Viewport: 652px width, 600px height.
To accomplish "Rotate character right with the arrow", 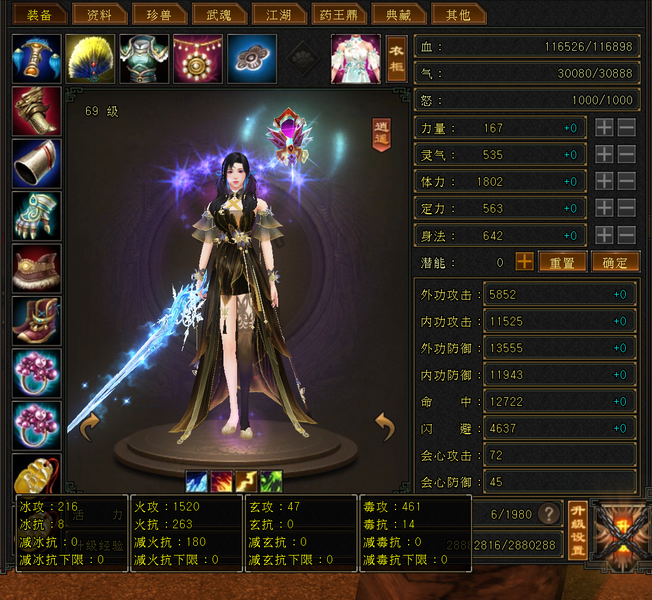I will pos(384,427).
